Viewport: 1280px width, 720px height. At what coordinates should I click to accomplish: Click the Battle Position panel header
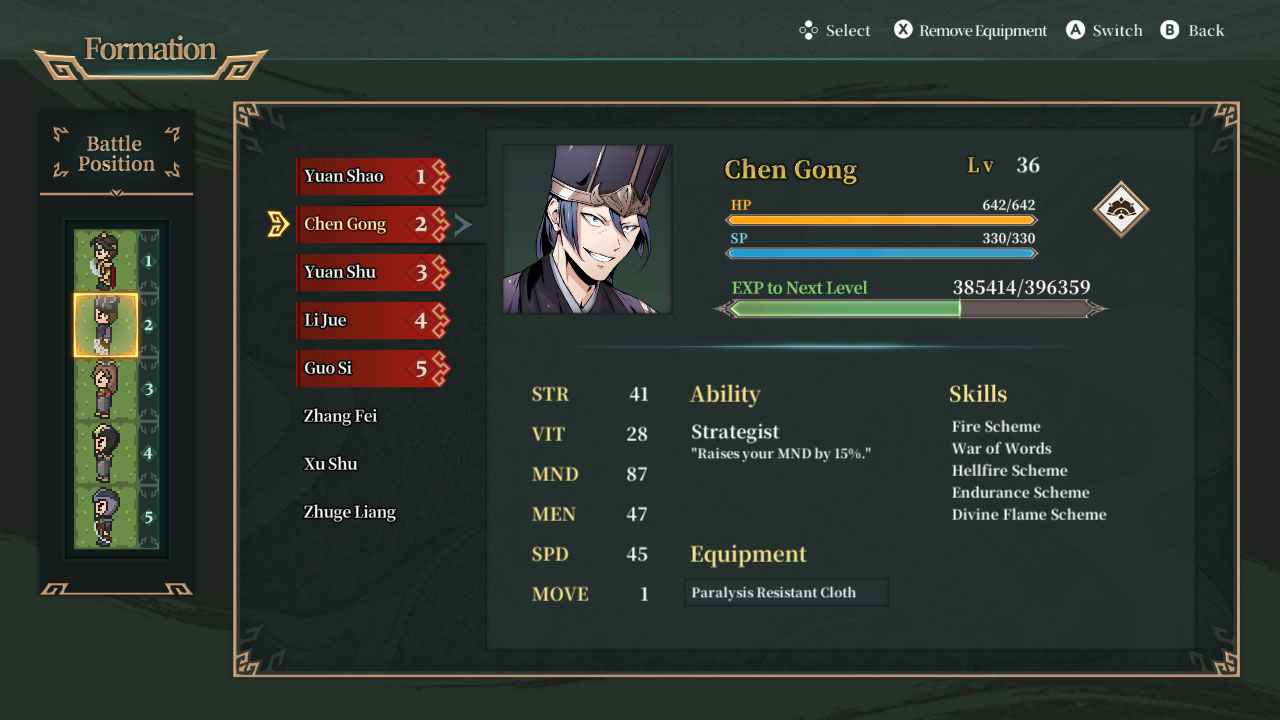(114, 153)
